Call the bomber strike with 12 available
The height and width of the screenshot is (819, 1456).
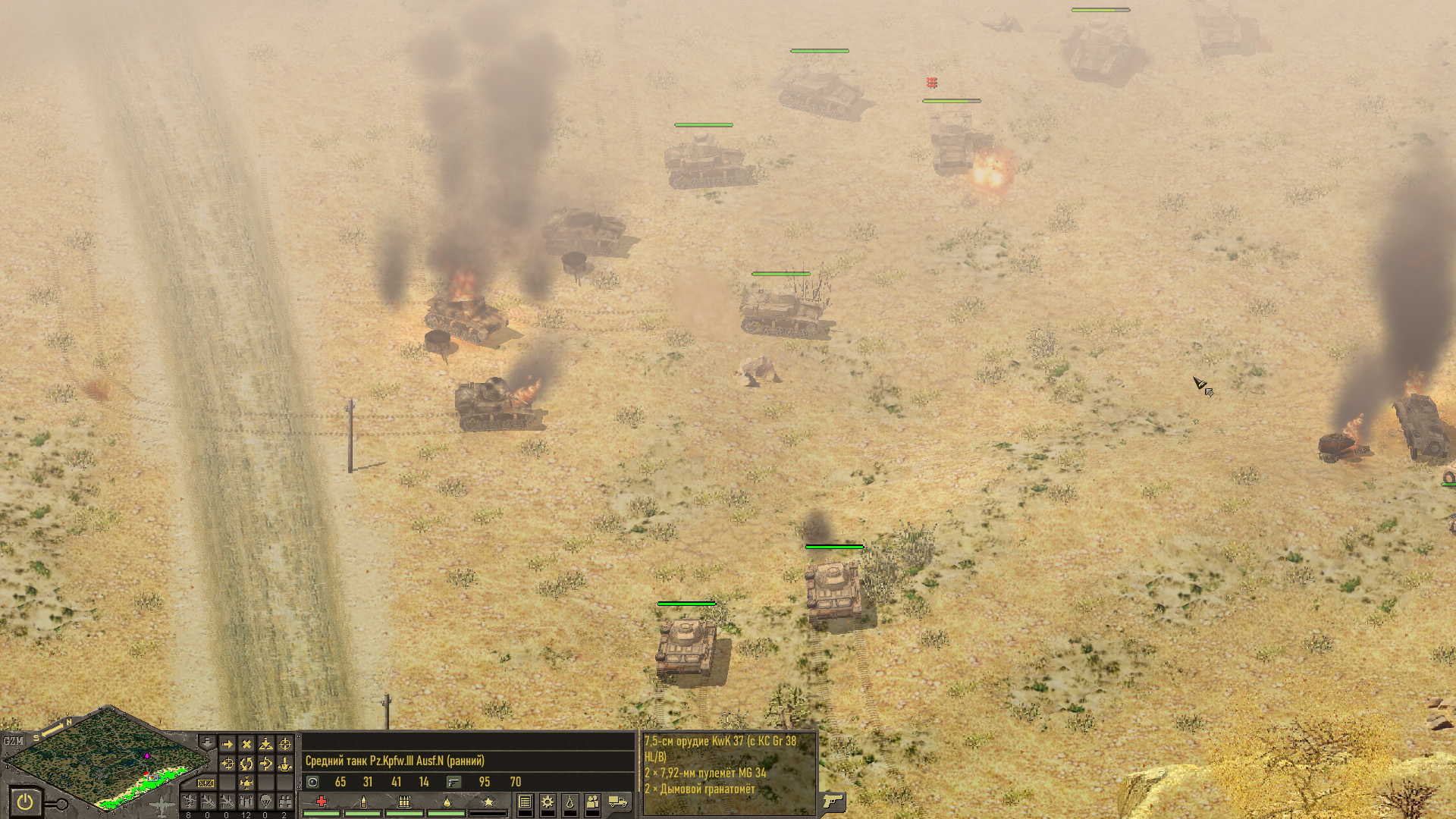click(246, 801)
